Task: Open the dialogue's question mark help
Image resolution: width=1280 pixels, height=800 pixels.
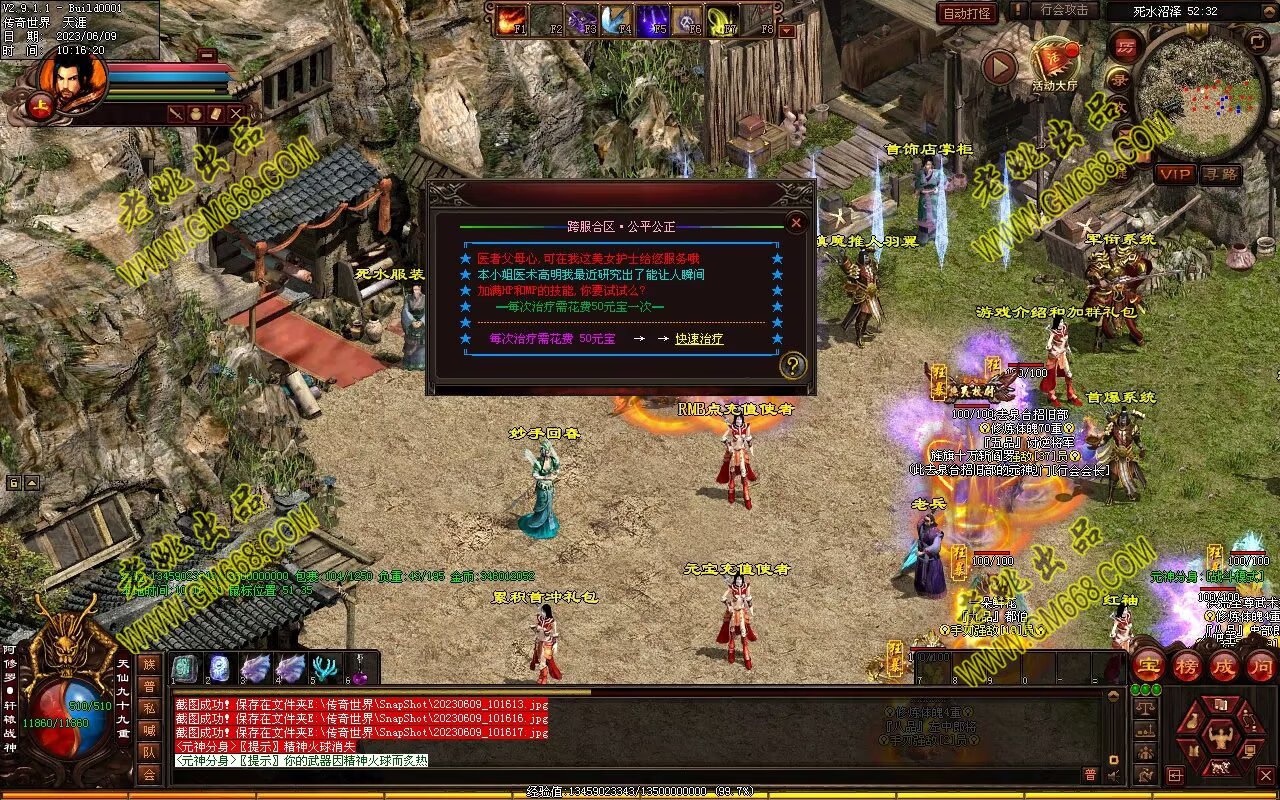Action: pos(792,365)
